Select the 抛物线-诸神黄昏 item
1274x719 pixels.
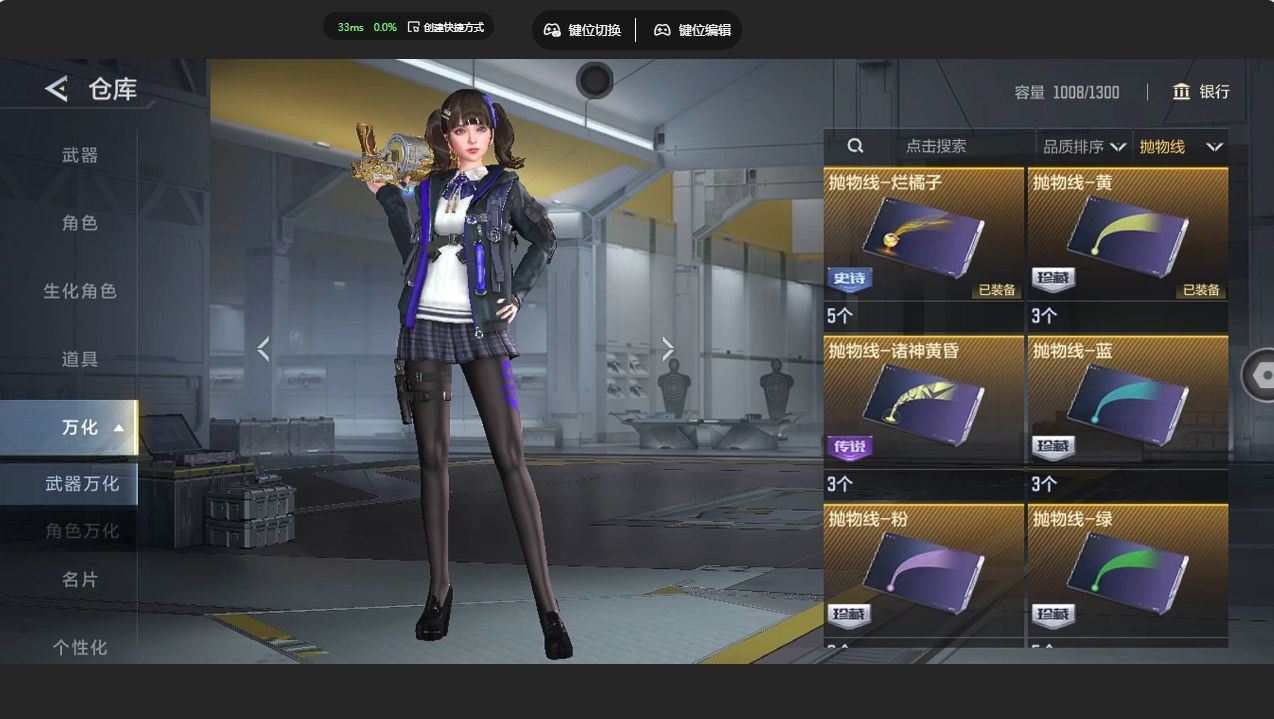(923, 404)
